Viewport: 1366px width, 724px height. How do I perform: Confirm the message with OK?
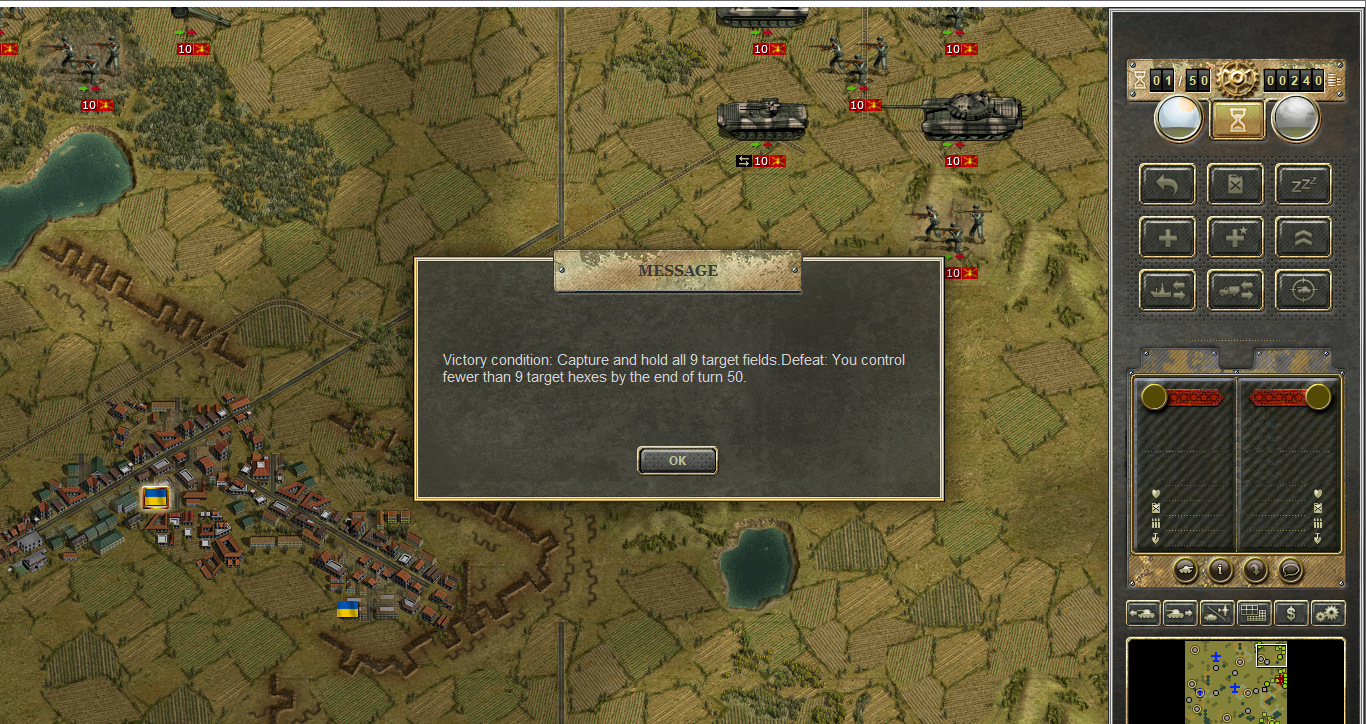[677, 460]
